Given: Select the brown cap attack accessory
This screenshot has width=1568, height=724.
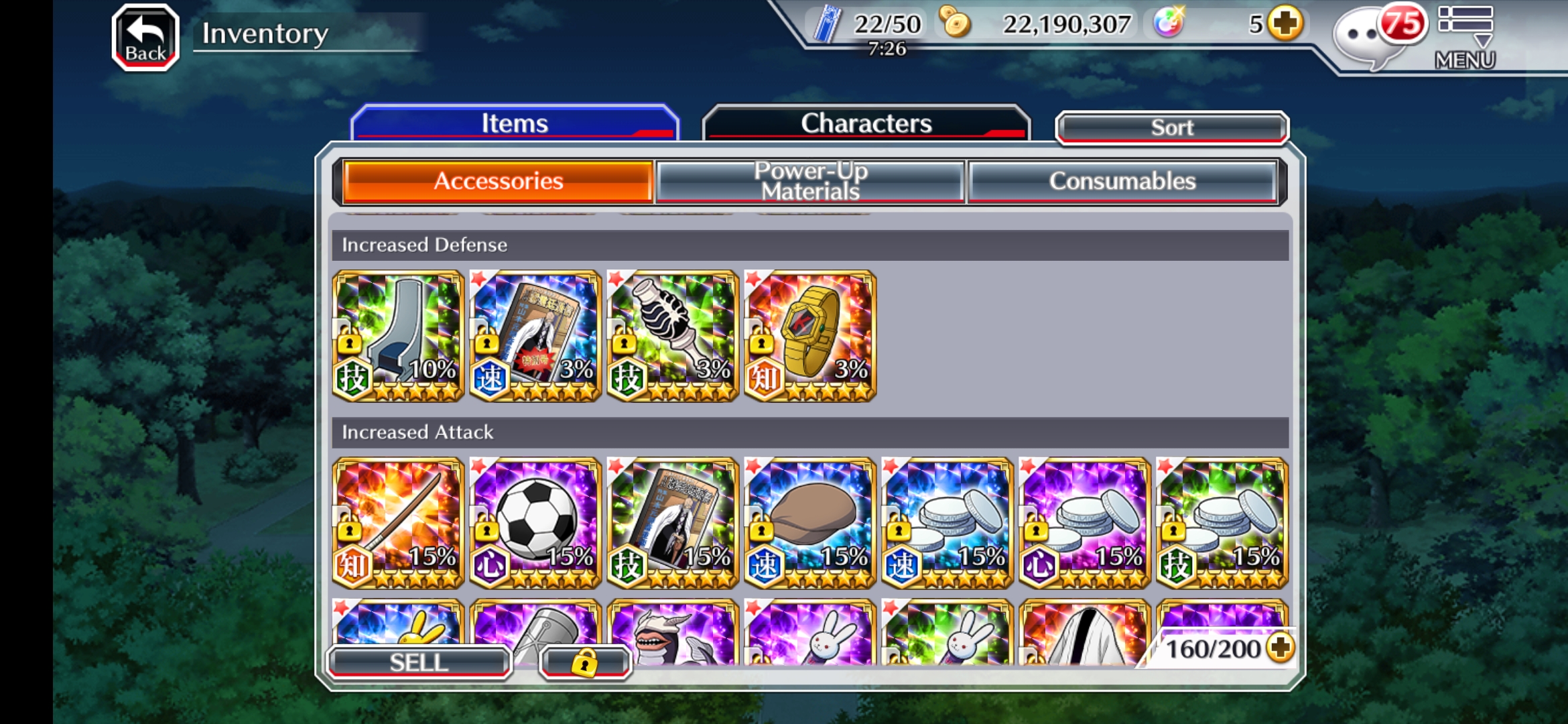Looking at the screenshot, I should (x=809, y=524).
